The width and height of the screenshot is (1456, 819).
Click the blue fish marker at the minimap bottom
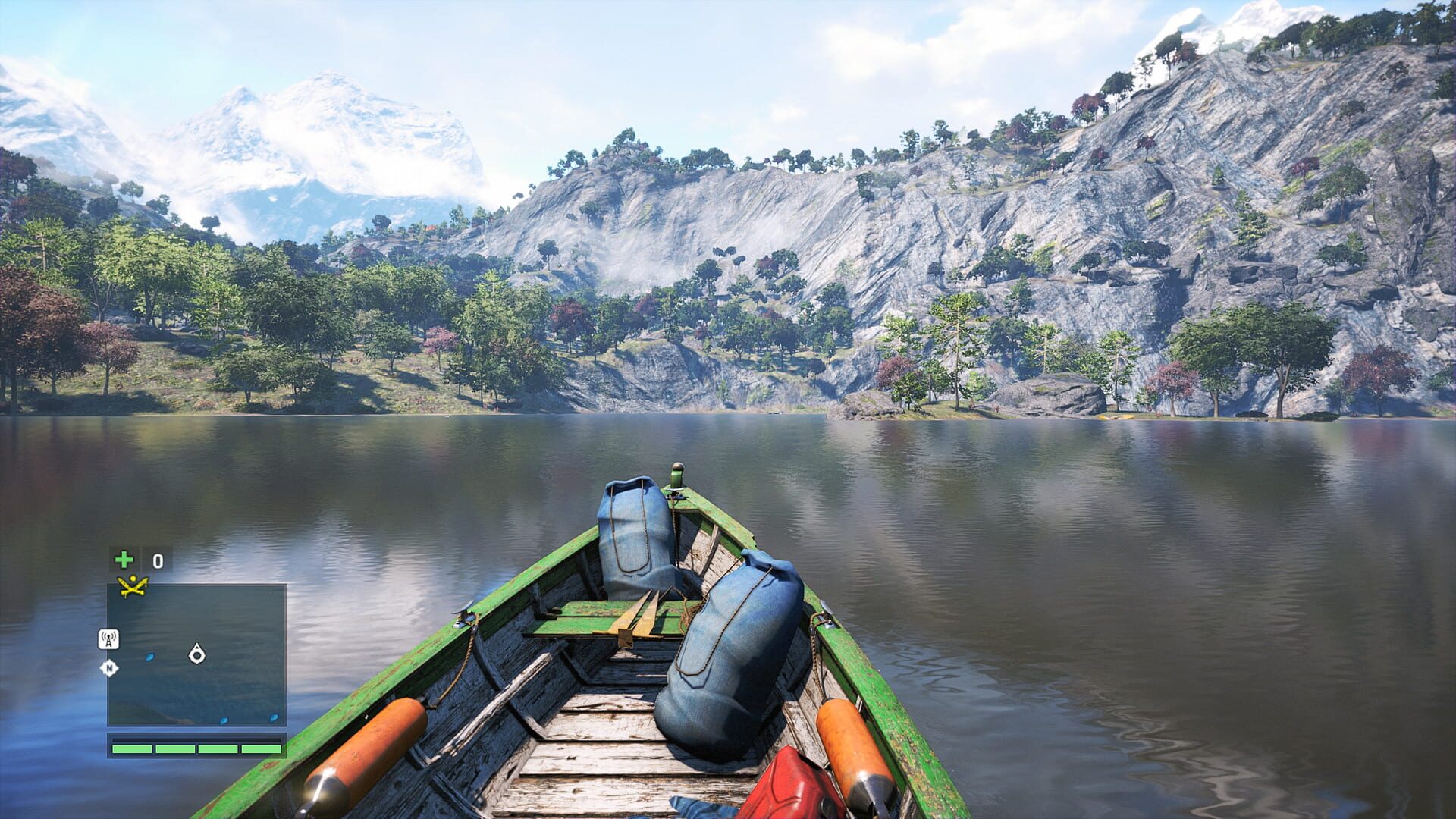(224, 720)
